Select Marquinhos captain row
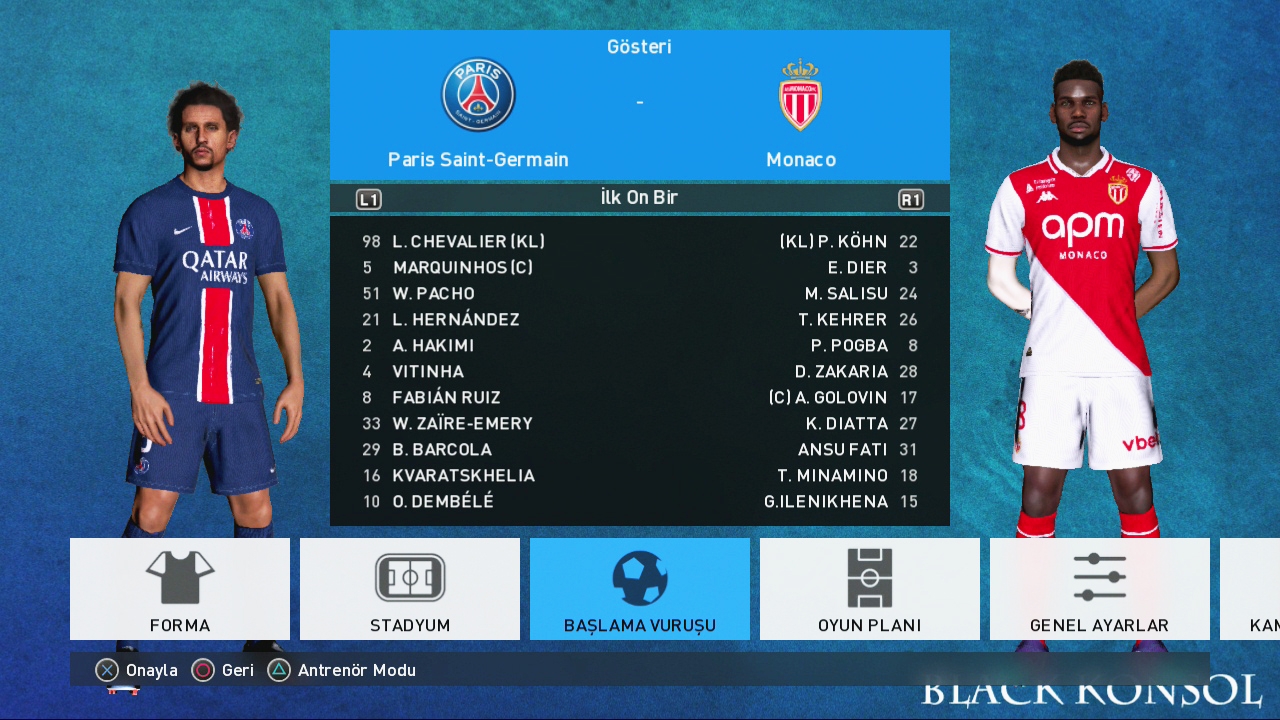Image resolution: width=1280 pixels, height=720 pixels. tap(462, 267)
